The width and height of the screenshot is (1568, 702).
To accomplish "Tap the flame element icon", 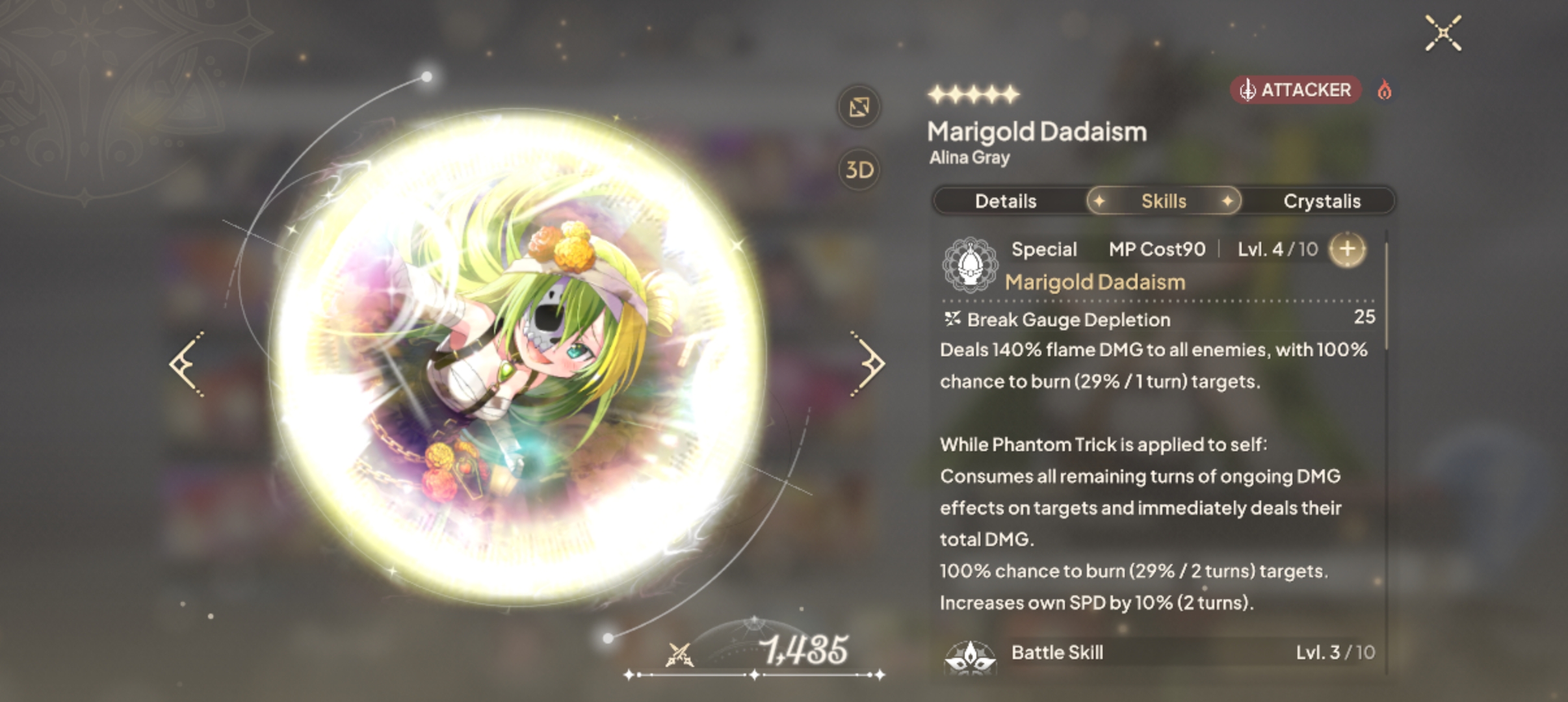I will pyautogui.click(x=1385, y=90).
